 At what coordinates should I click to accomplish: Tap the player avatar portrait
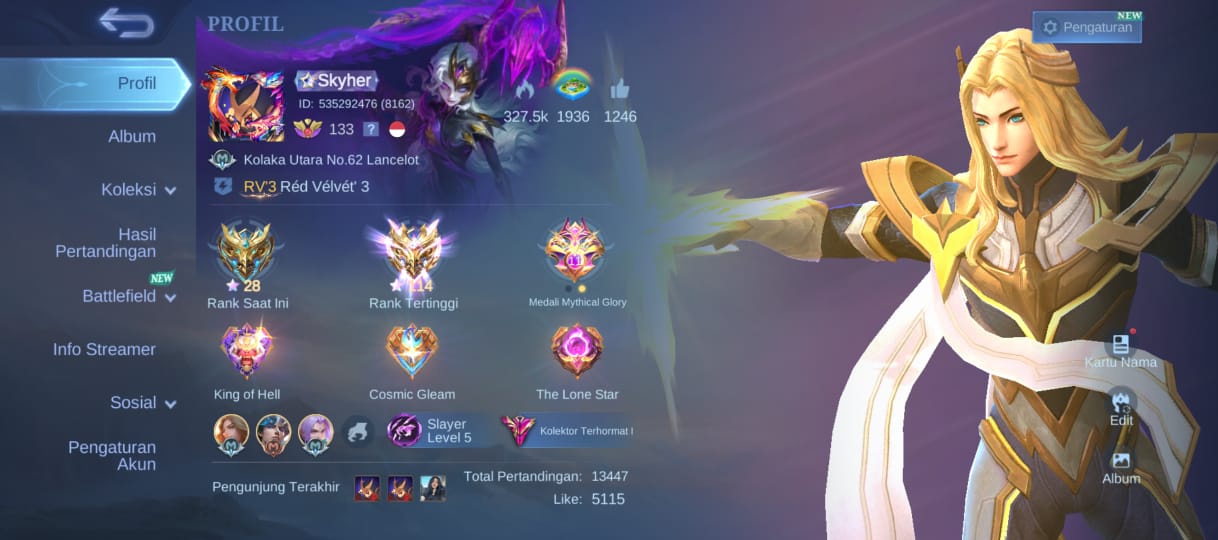[x=245, y=105]
